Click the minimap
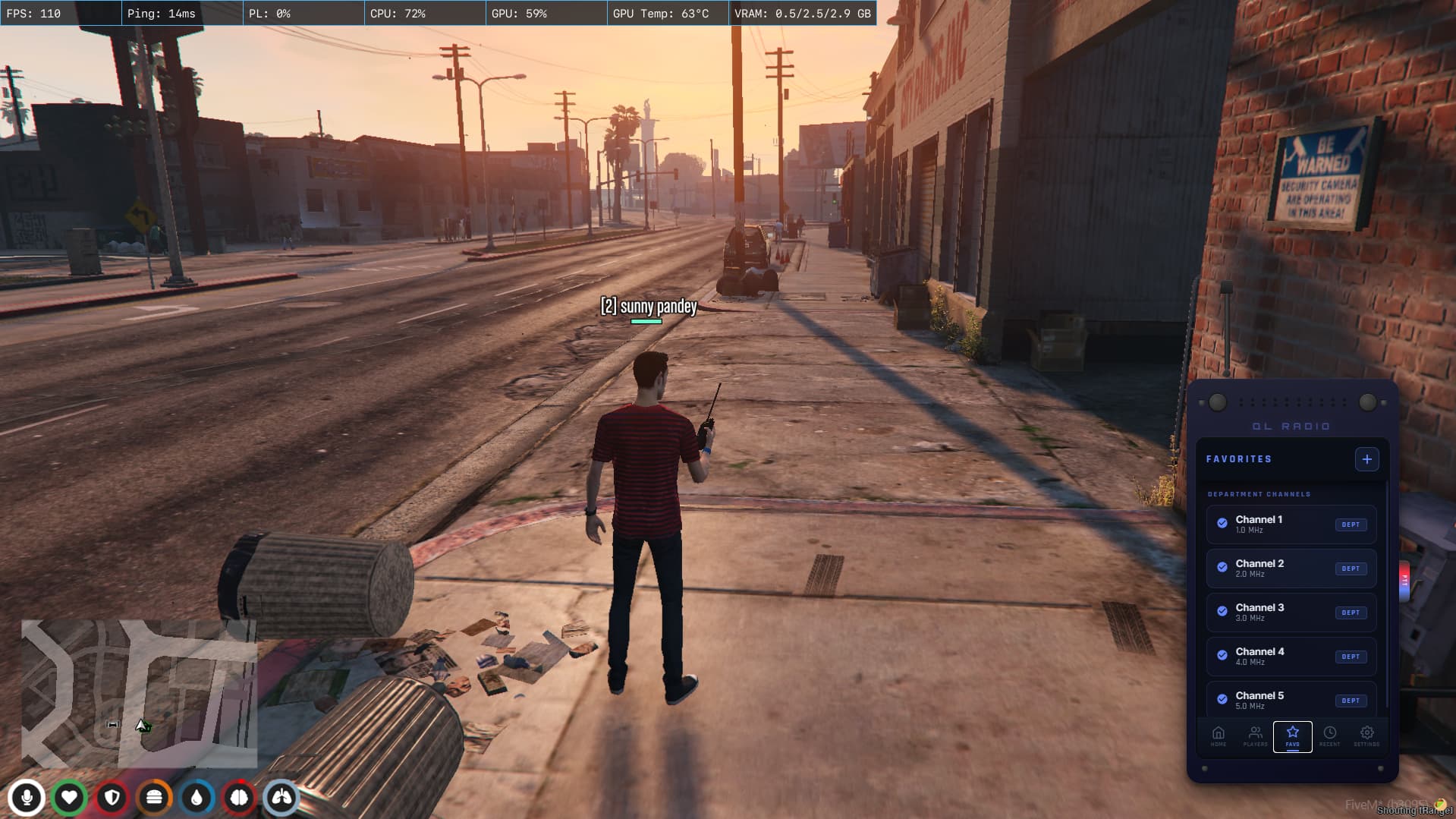The width and height of the screenshot is (1456, 819). click(139, 693)
